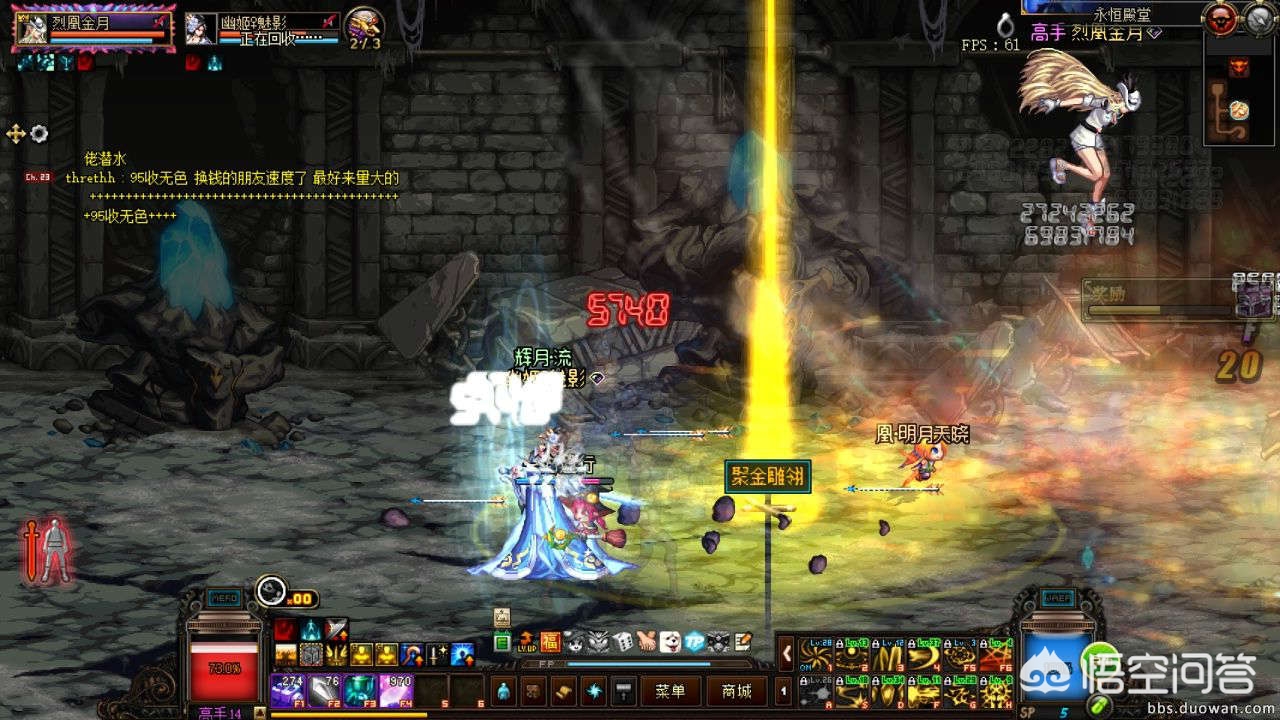Open the white dog face icon

pos(670,641)
